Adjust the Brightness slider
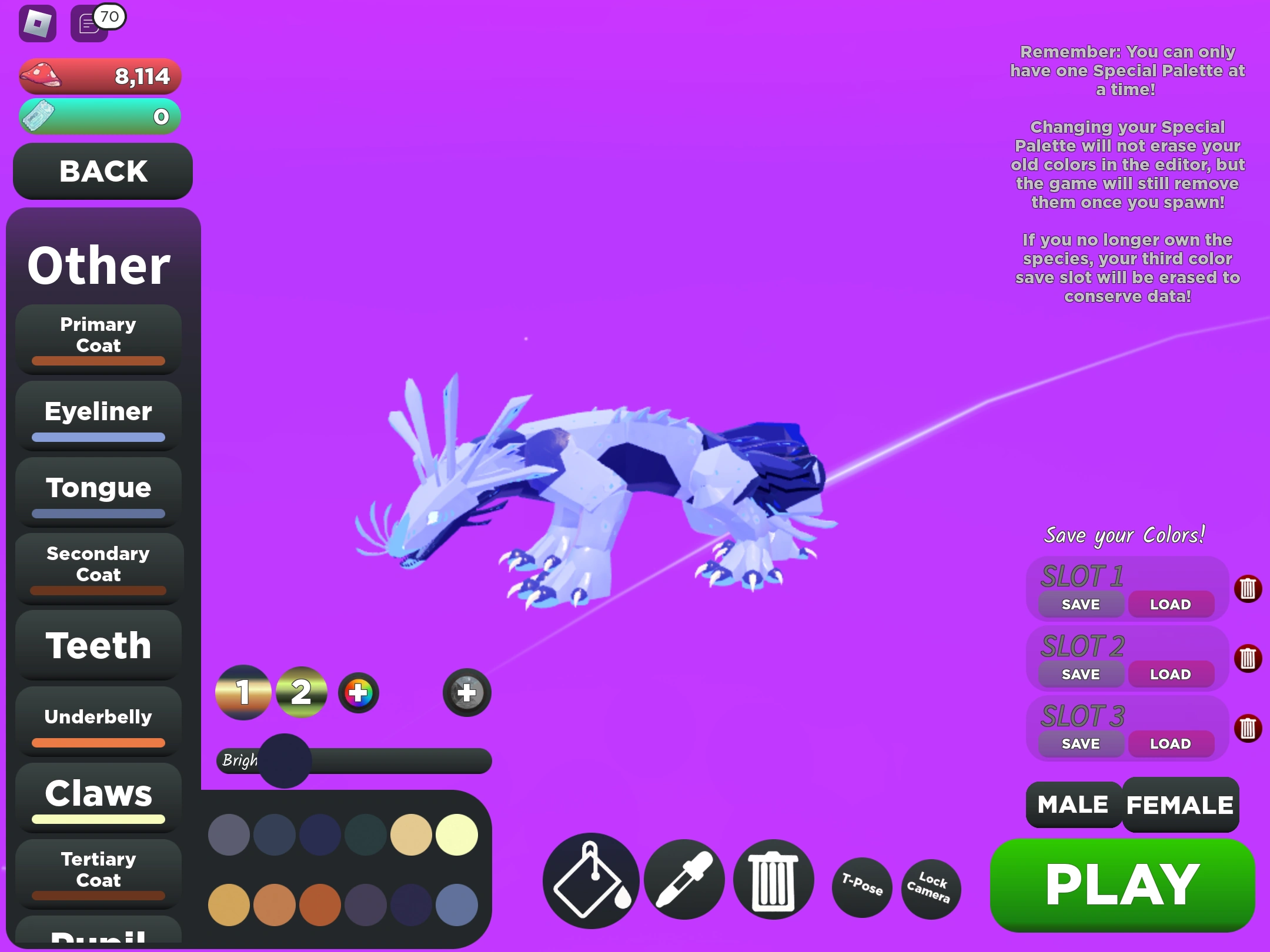This screenshot has height=952, width=1270. [286, 761]
